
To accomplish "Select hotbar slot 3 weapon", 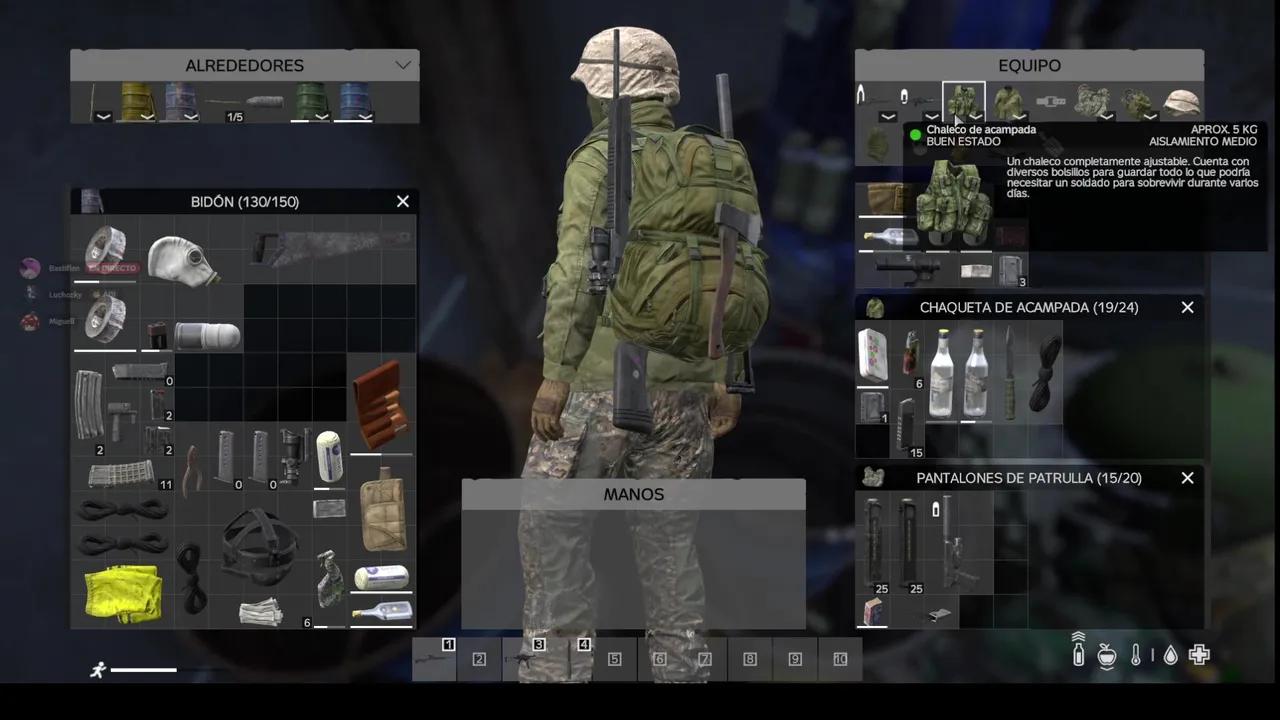I will coord(524,660).
